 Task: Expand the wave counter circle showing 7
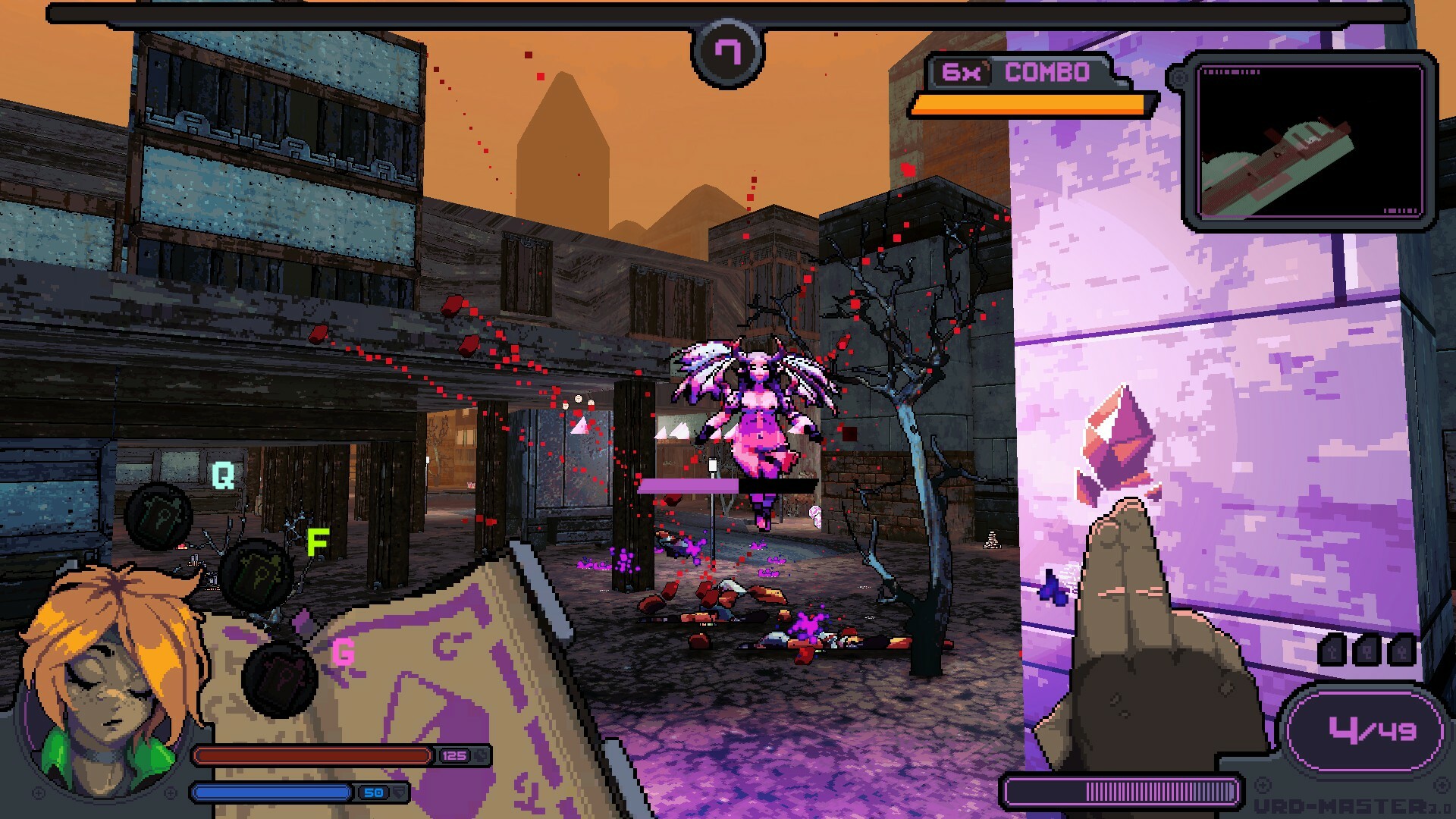727,52
